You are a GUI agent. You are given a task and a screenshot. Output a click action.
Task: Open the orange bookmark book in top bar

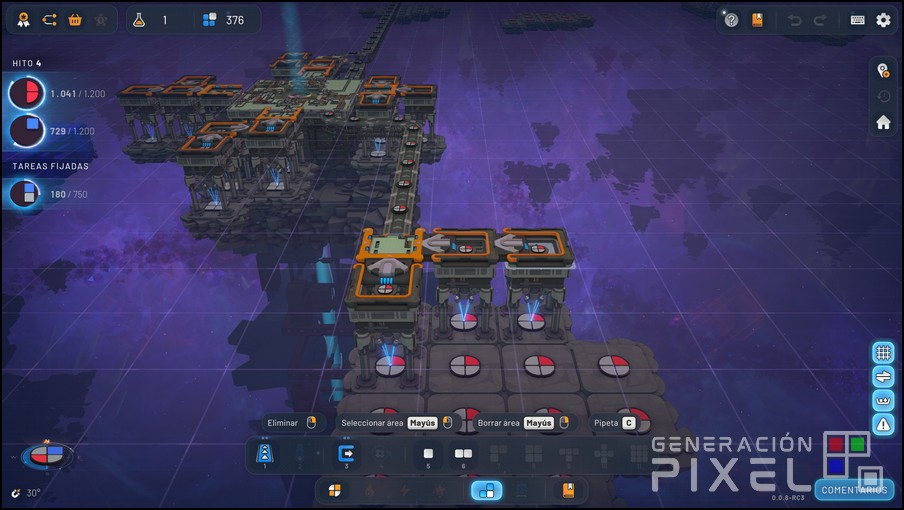(757, 20)
